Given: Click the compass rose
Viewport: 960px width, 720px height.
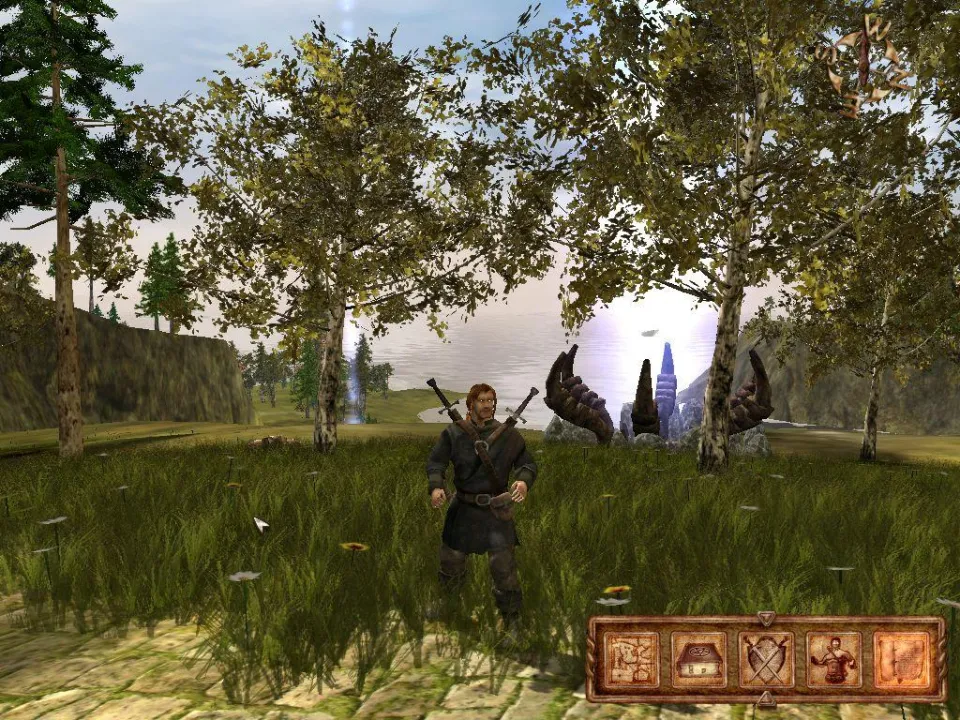Looking at the screenshot, I should [x=862, y=63].
